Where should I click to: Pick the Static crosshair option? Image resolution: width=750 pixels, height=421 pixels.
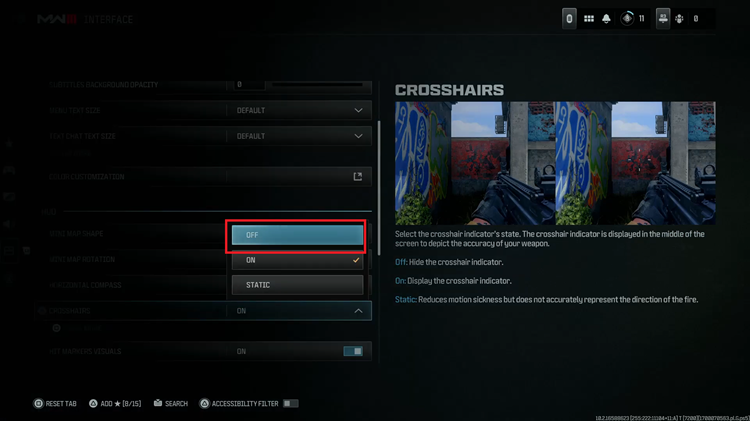coord(297,285)
